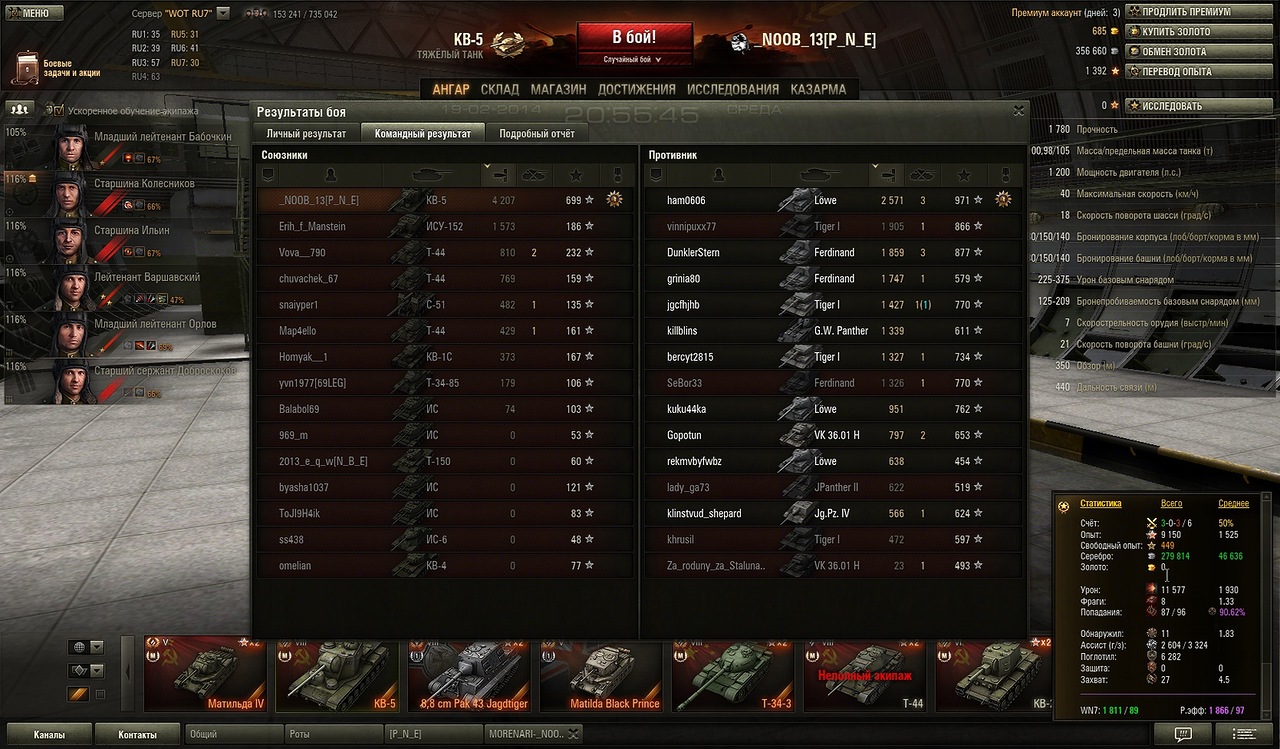The width and height of the screenshot is (1280, 749).
Task: Open the Каналы chat channels
Action: click(x=48, y=735)
